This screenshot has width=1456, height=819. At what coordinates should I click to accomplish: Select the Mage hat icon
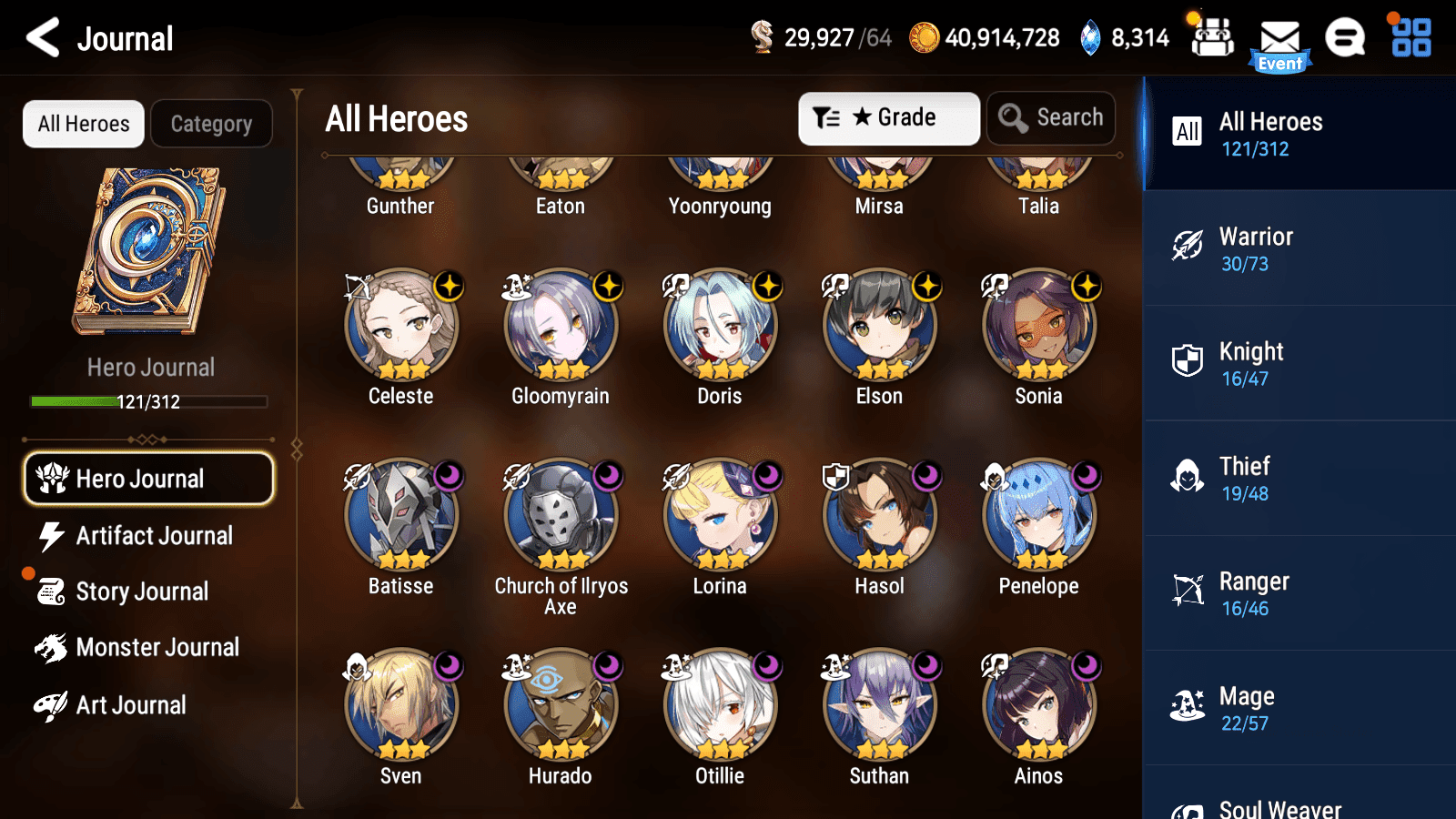(1188, 706)
